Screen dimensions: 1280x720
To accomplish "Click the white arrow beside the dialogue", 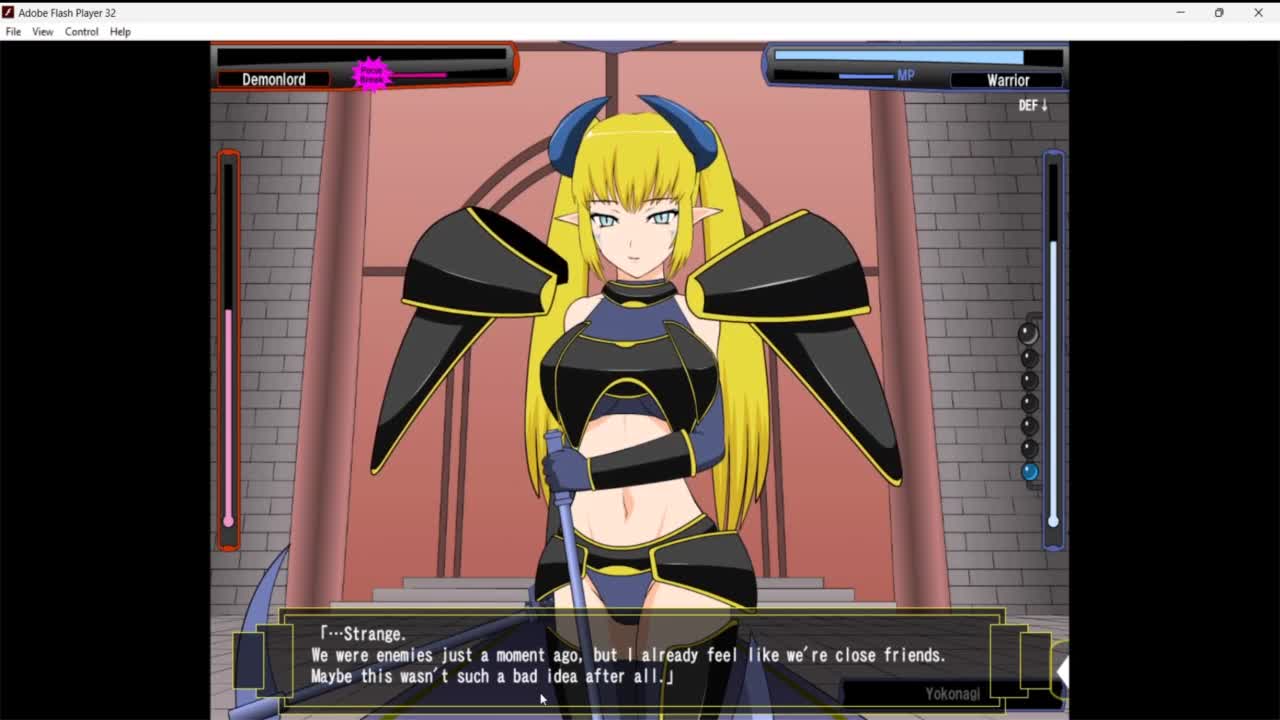I will pos(1062,672).
